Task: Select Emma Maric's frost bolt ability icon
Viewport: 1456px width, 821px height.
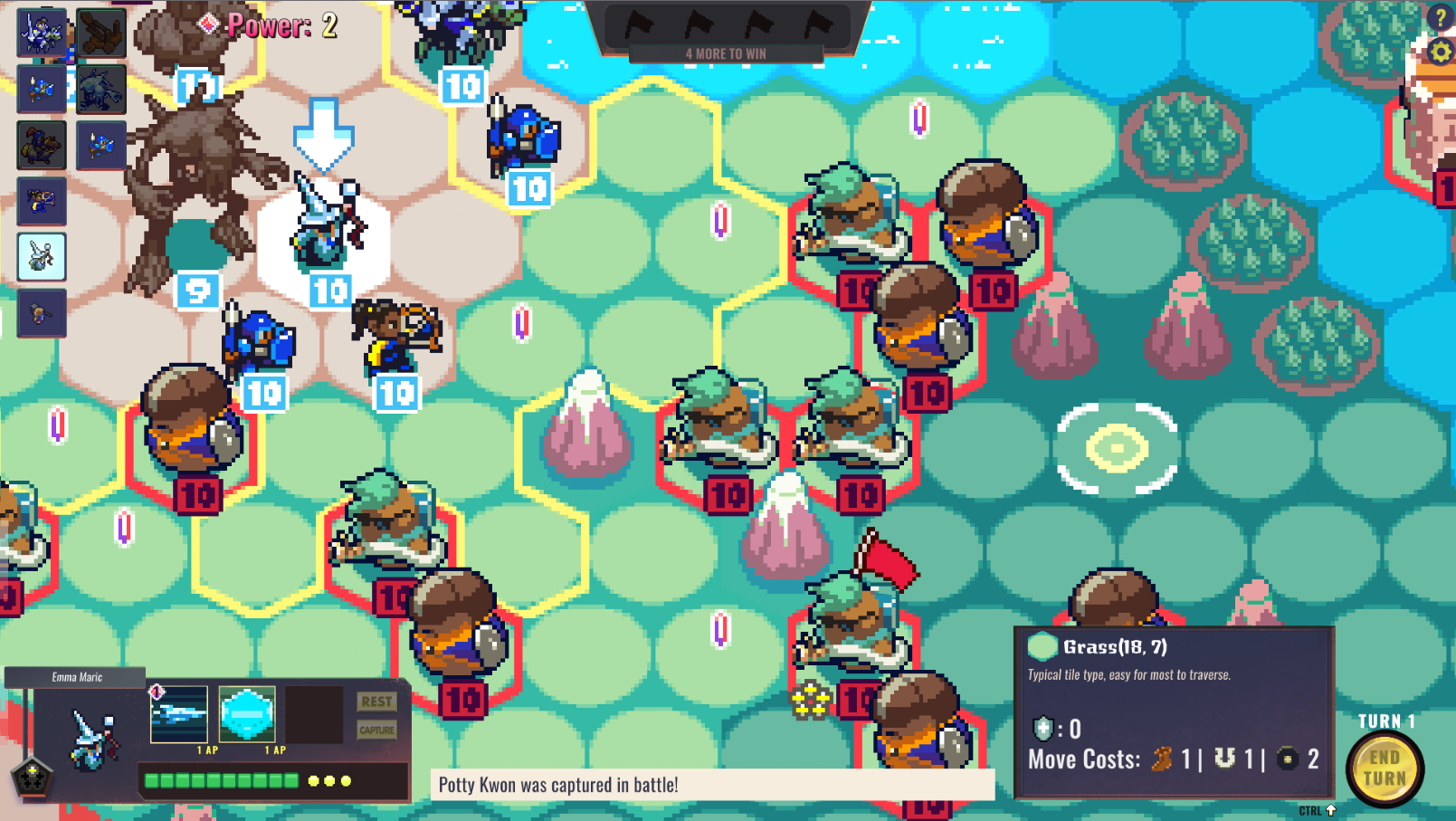Action: click(x=178, y=715)
